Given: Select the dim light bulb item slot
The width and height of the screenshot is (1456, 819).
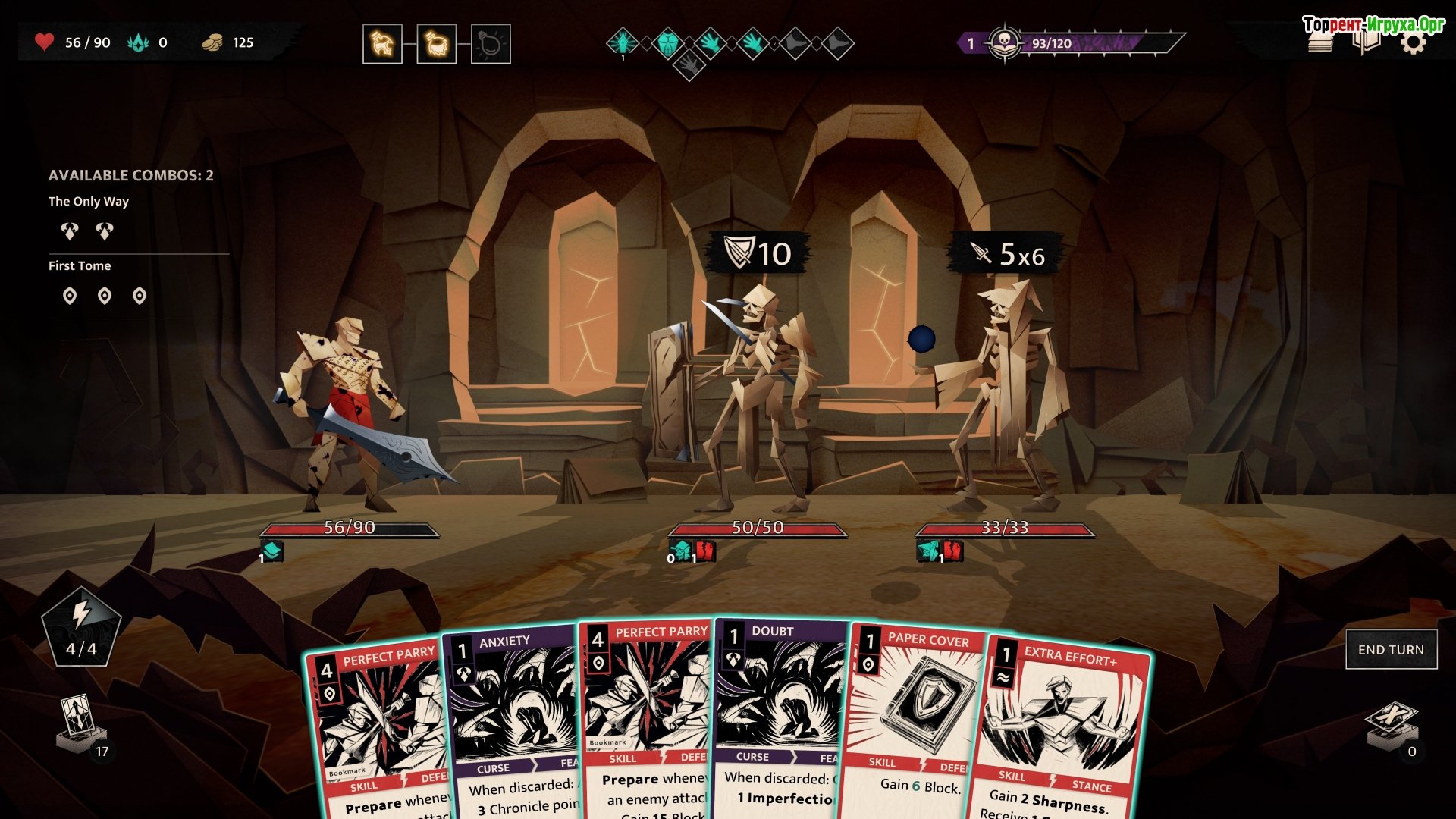Looking at the screenshot, I should point(491,44).
